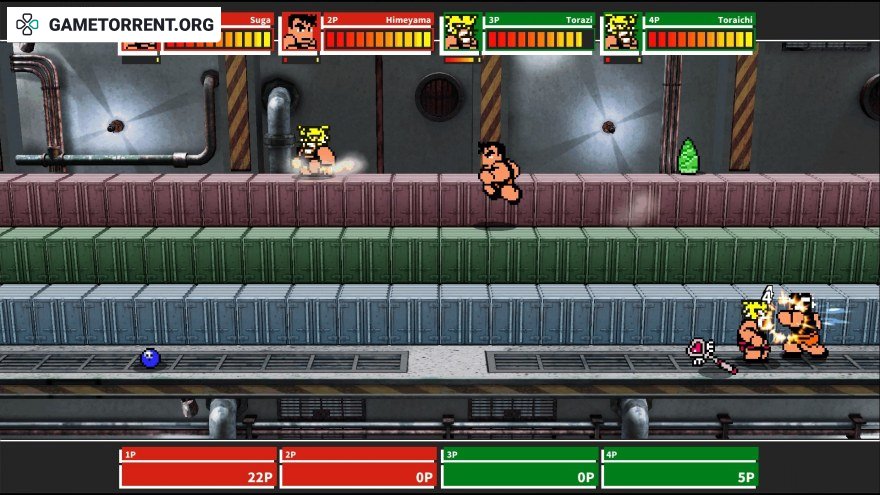Image resolution: width=880 pixels, height=495 pixels.
Task: Choose Toraichi's 4P character portrait
Action: pyautogui.click(x=621, y=32)
